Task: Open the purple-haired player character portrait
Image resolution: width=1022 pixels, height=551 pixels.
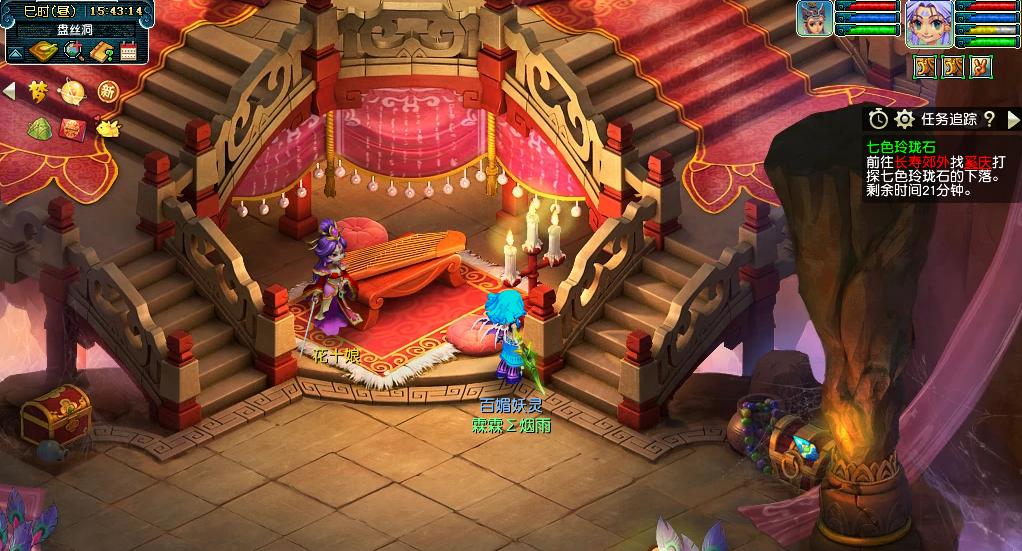Action: coord(928,24)
